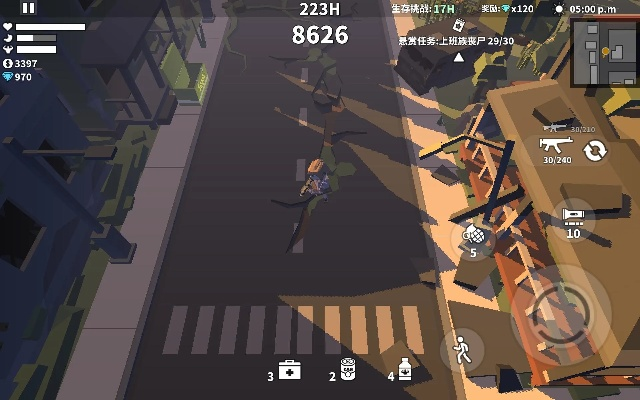
Task: Eat the canned food item
Action: [x=348, y=370]
